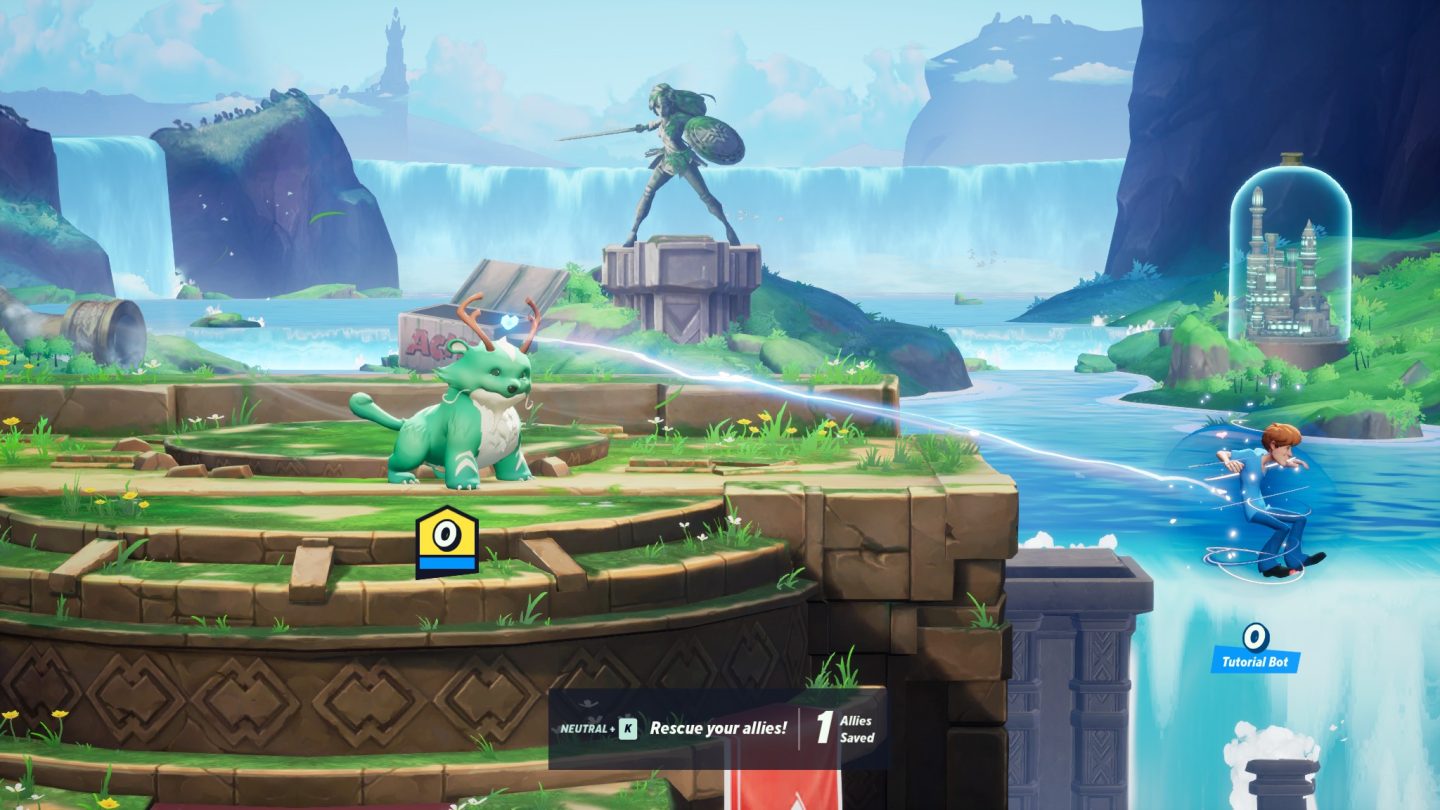Screen dimensions: 1440x810
Task: Click the heart icon above the green creature
Action: point(509,323)
